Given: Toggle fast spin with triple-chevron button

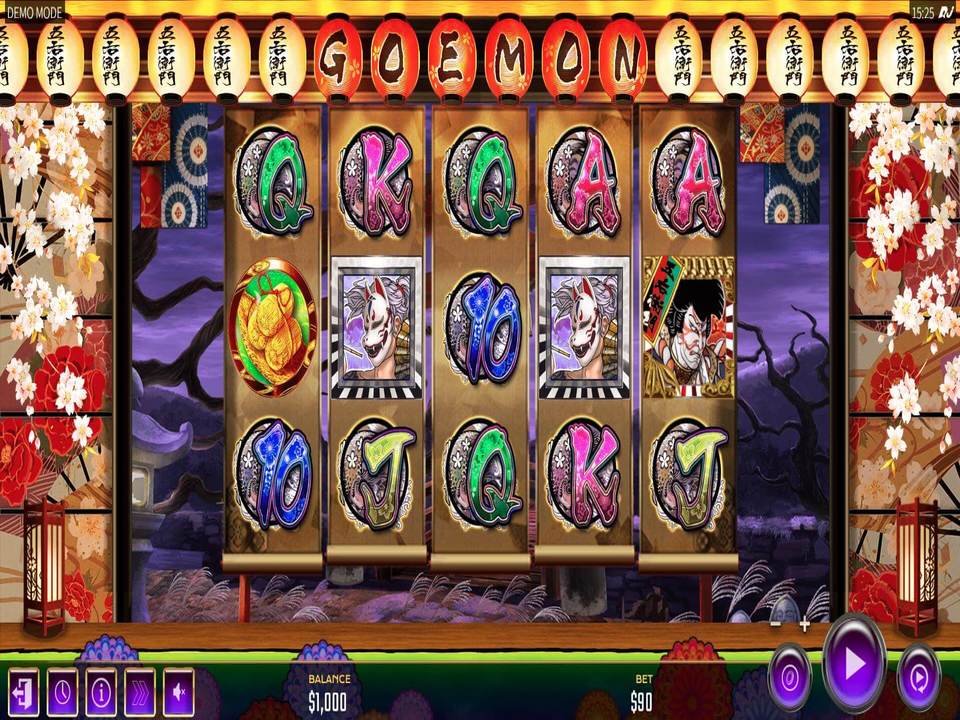Looking at the screenshot, I should coord(140,690).
